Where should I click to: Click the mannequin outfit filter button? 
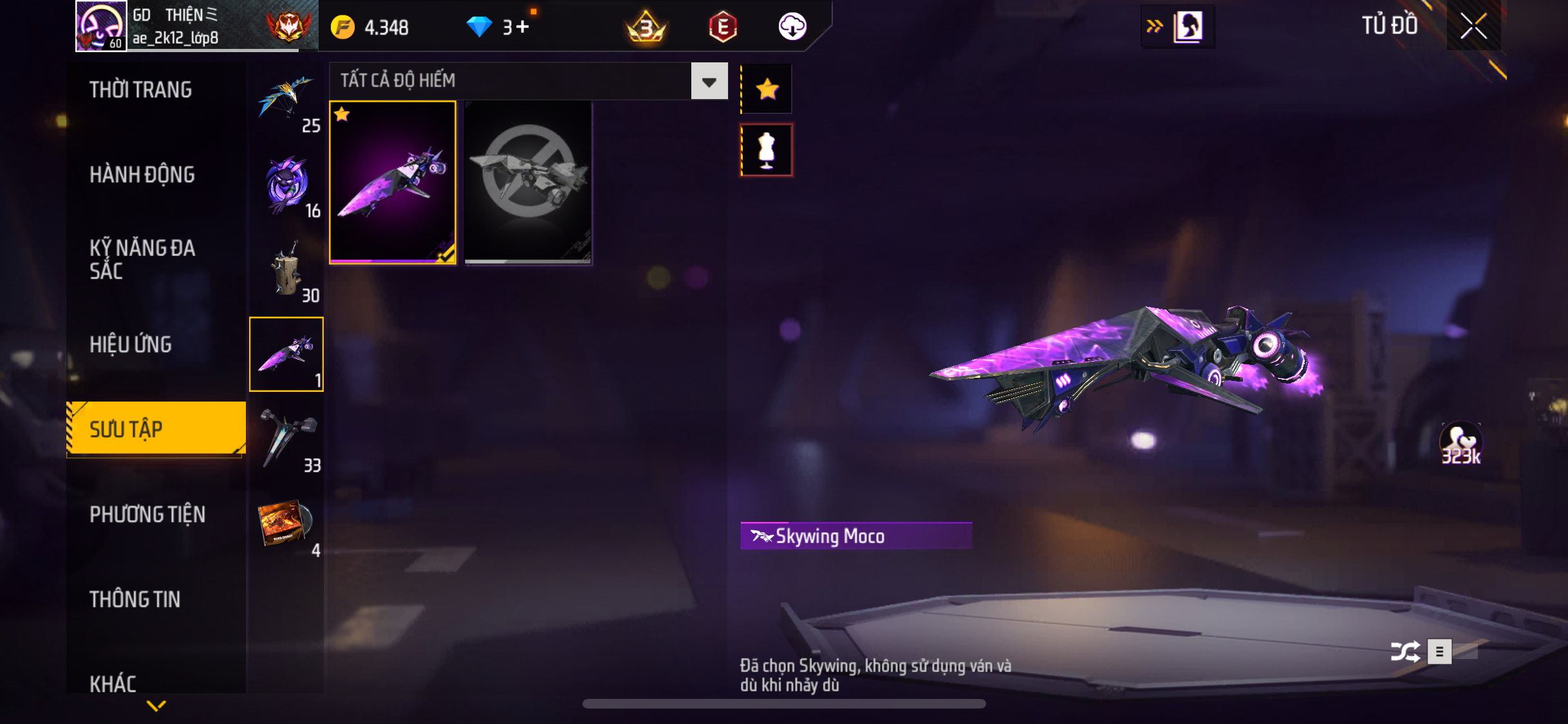pyautogui.click(x=767, y=151)
